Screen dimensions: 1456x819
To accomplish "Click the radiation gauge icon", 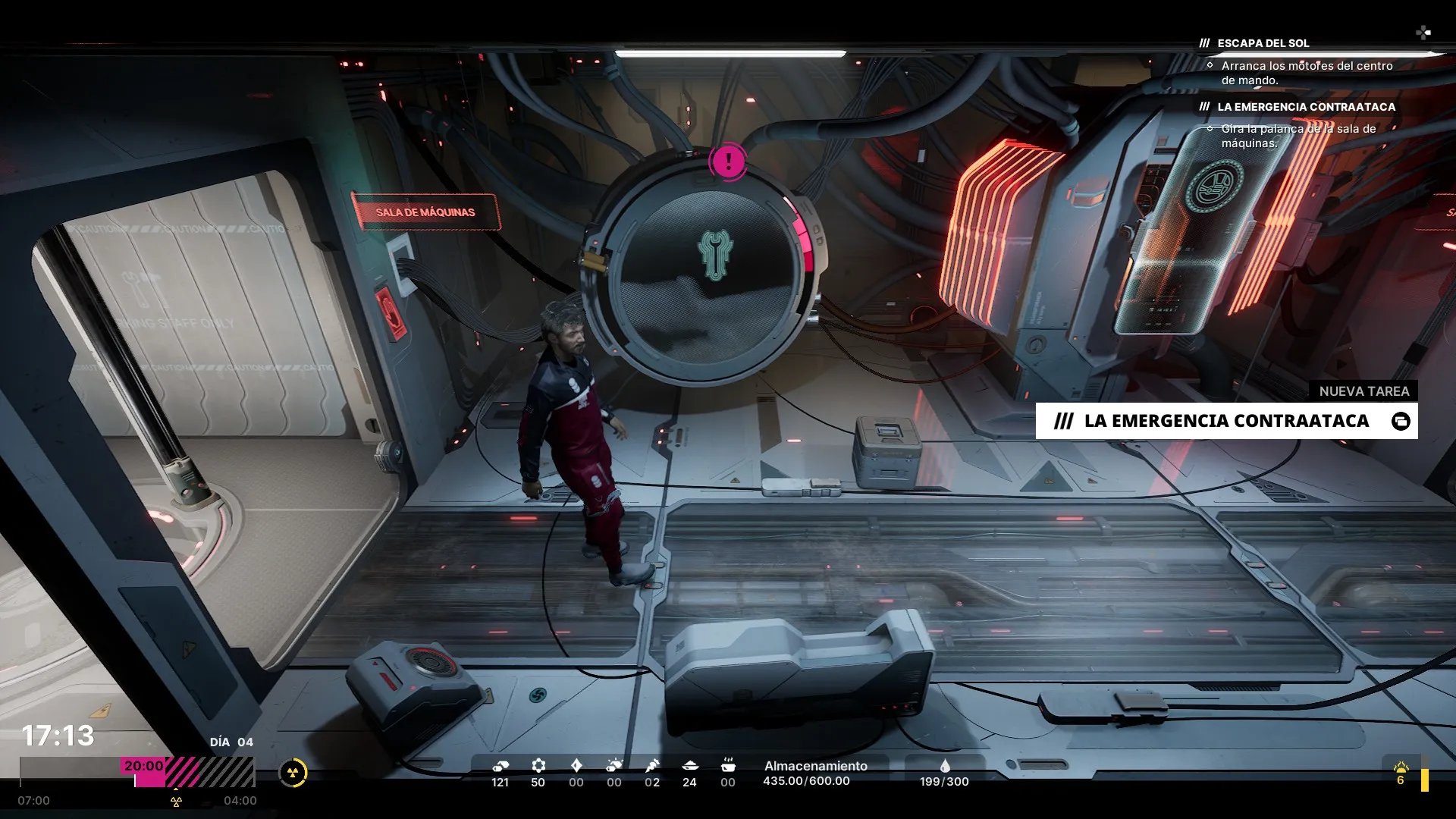I will [293, 773].
